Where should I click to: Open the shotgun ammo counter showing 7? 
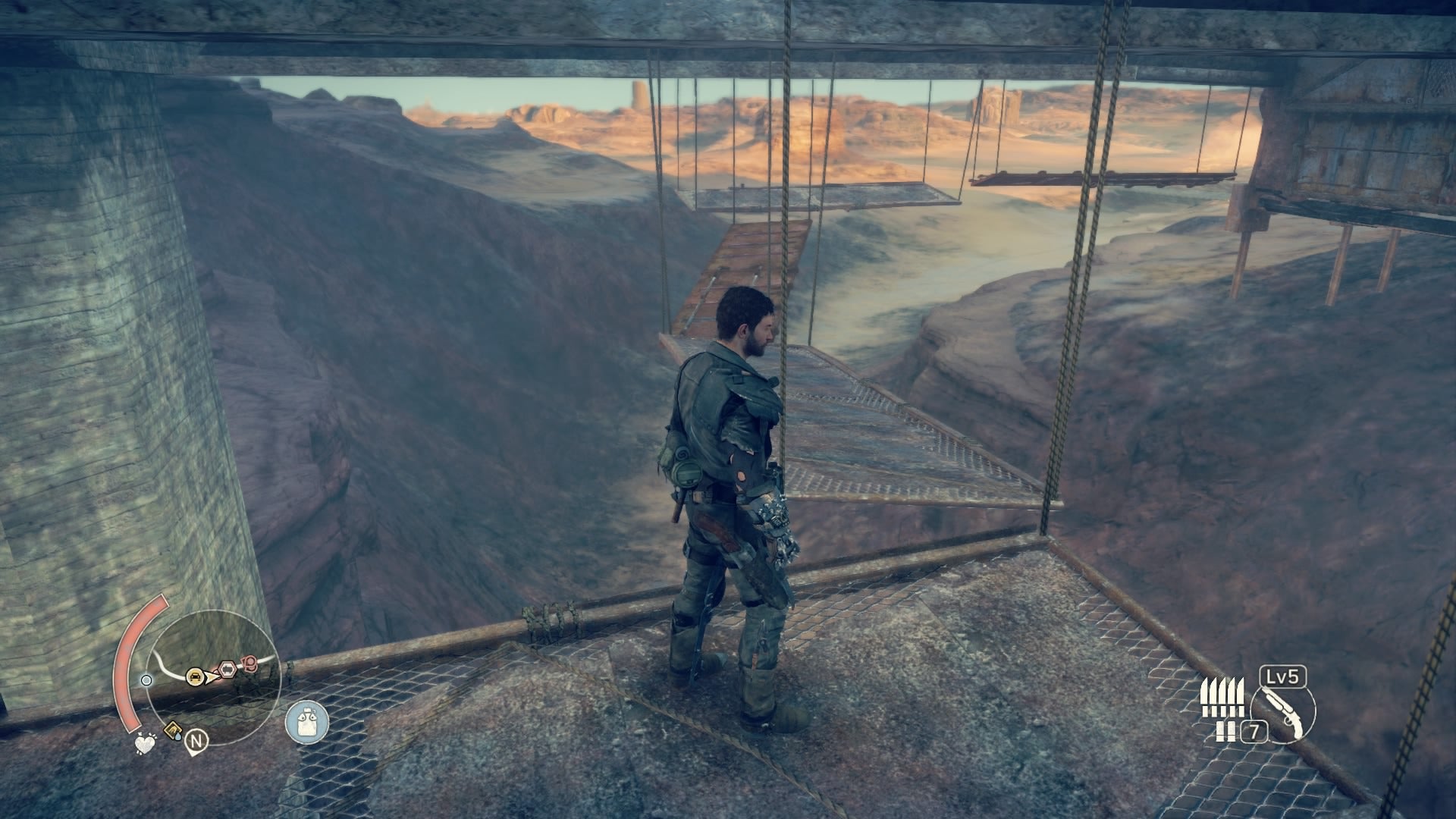tap(1254, 730)
